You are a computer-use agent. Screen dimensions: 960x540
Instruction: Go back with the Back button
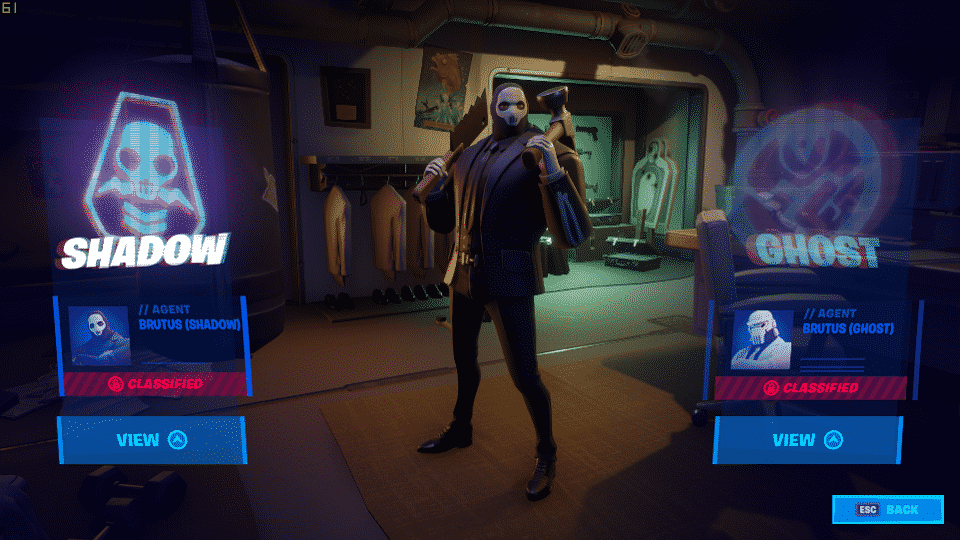888,510
